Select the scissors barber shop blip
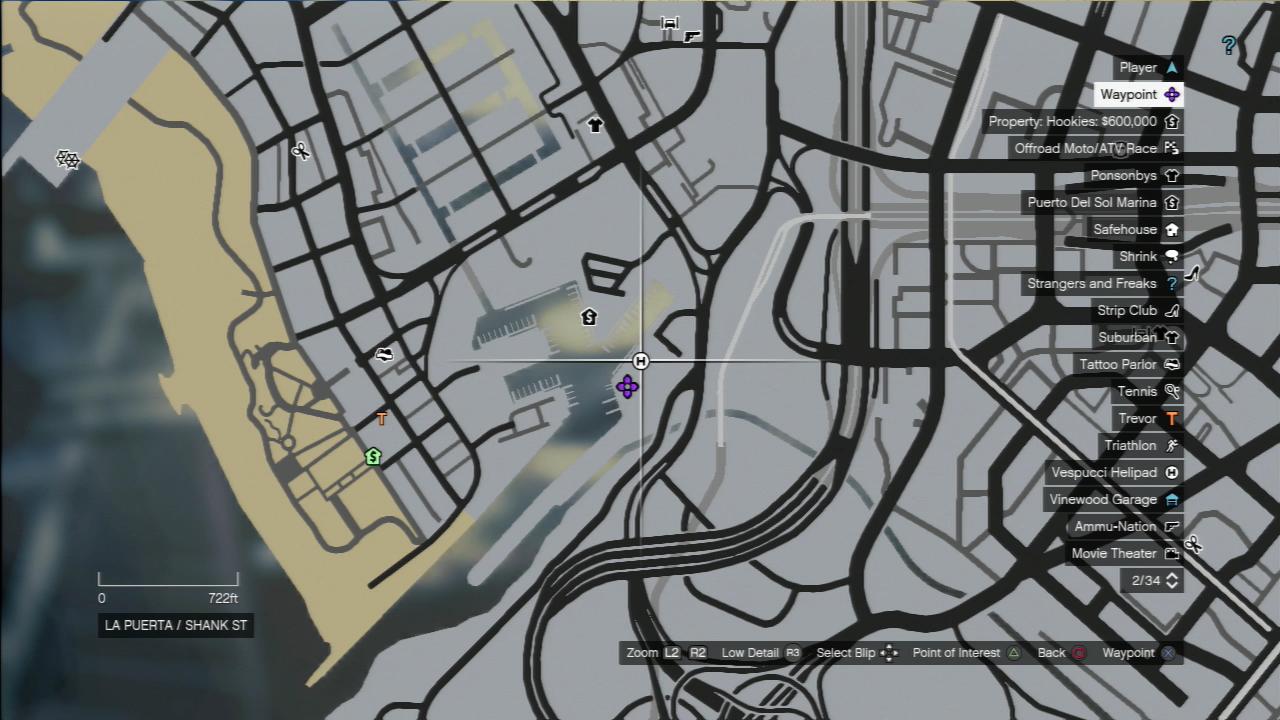 pos(299,152)
